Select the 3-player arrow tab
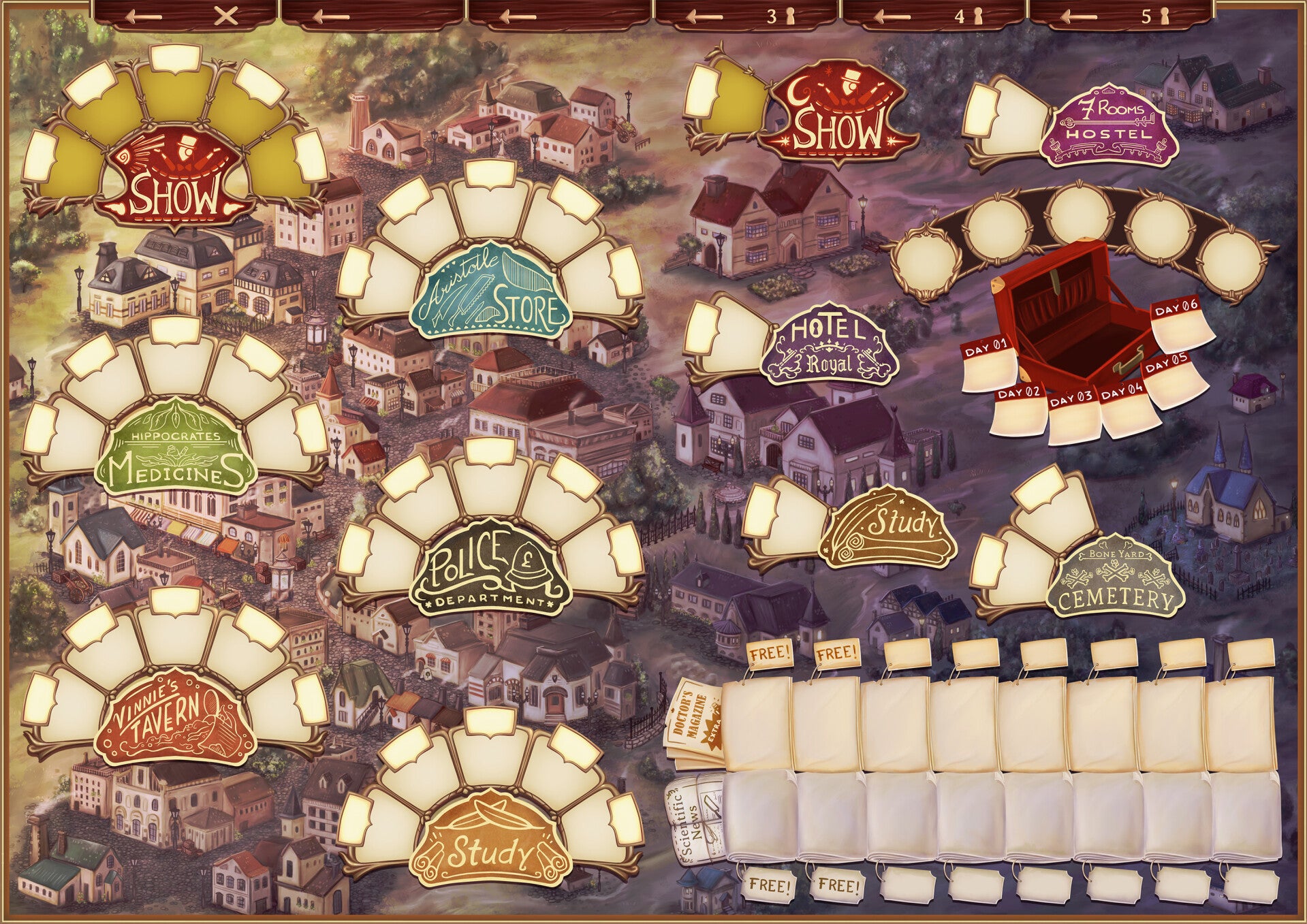This screenshot has height=924, width=1307. pyautogui.click(x=746, y=16)
